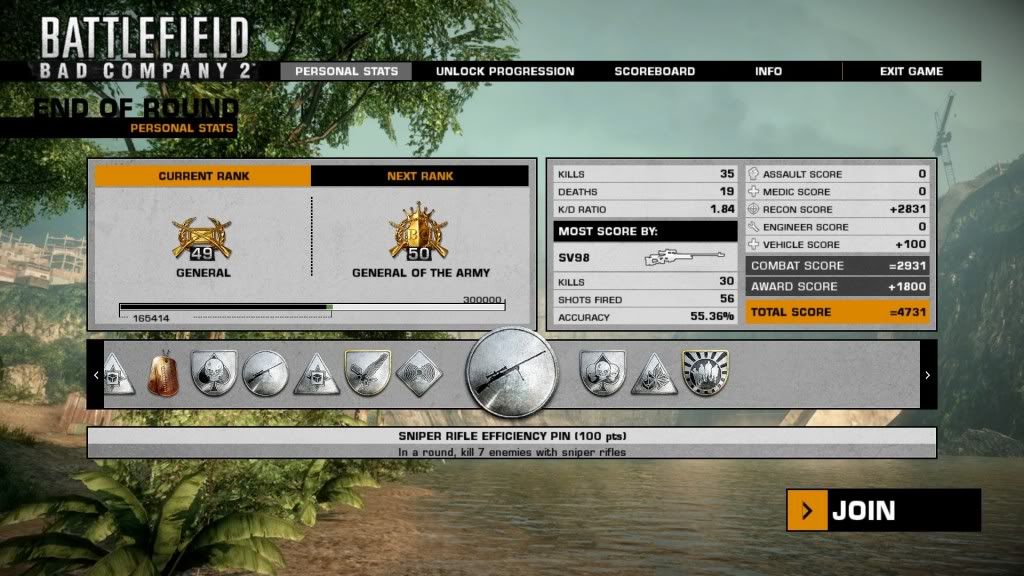Select the large sniper rifle efficiency pin
Screen dimensions: 1024x576
click(x=513, y=374)
